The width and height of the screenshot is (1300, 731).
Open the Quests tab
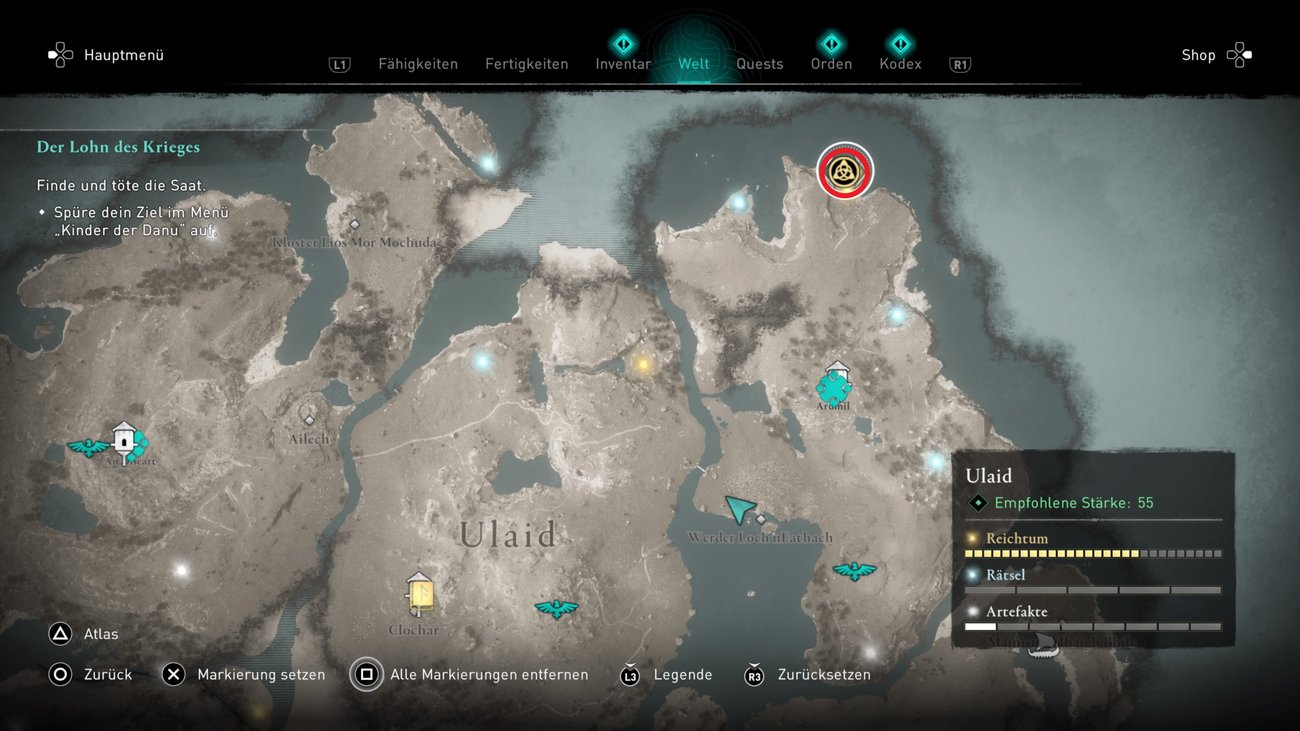click(760, 64)
